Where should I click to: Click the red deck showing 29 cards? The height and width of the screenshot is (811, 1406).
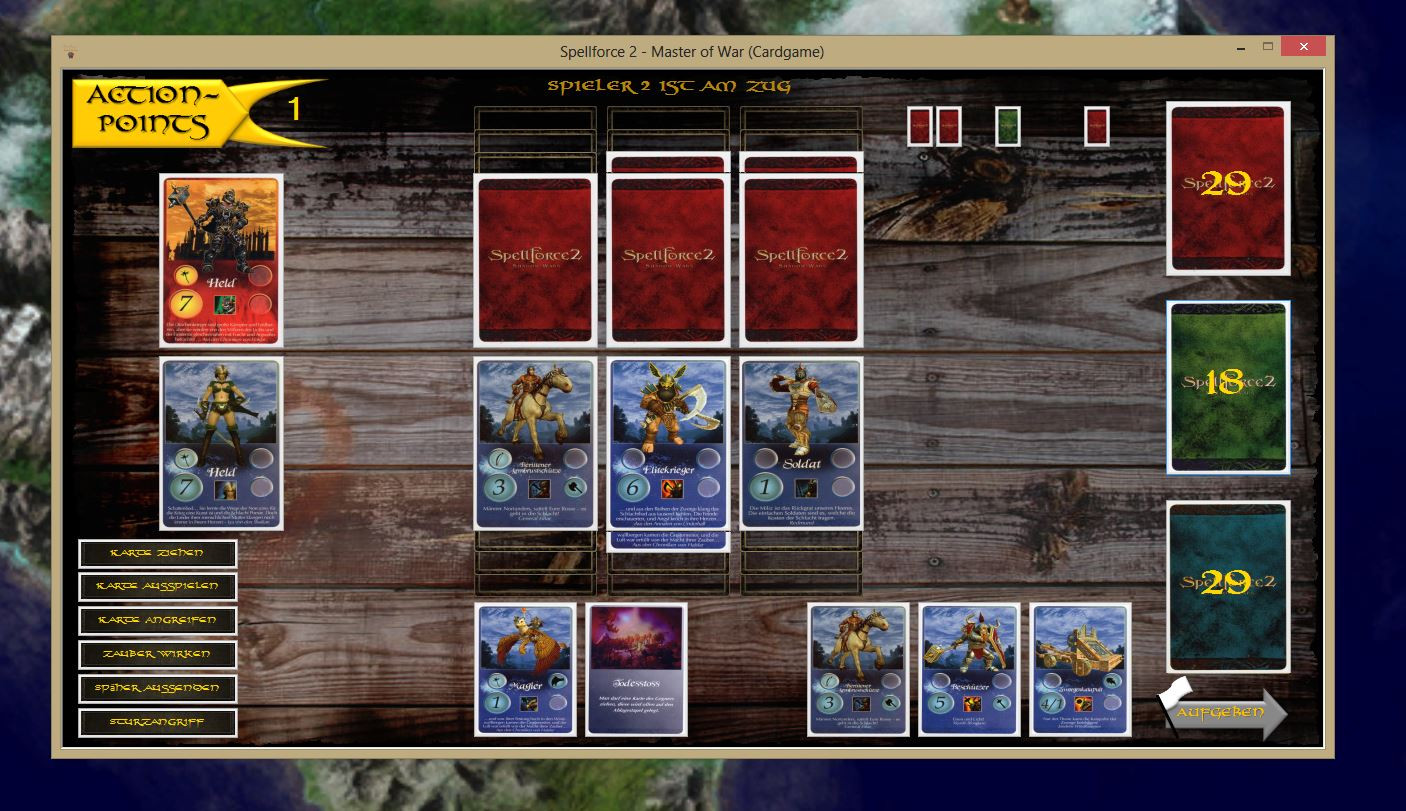[x=1228, y=188]
